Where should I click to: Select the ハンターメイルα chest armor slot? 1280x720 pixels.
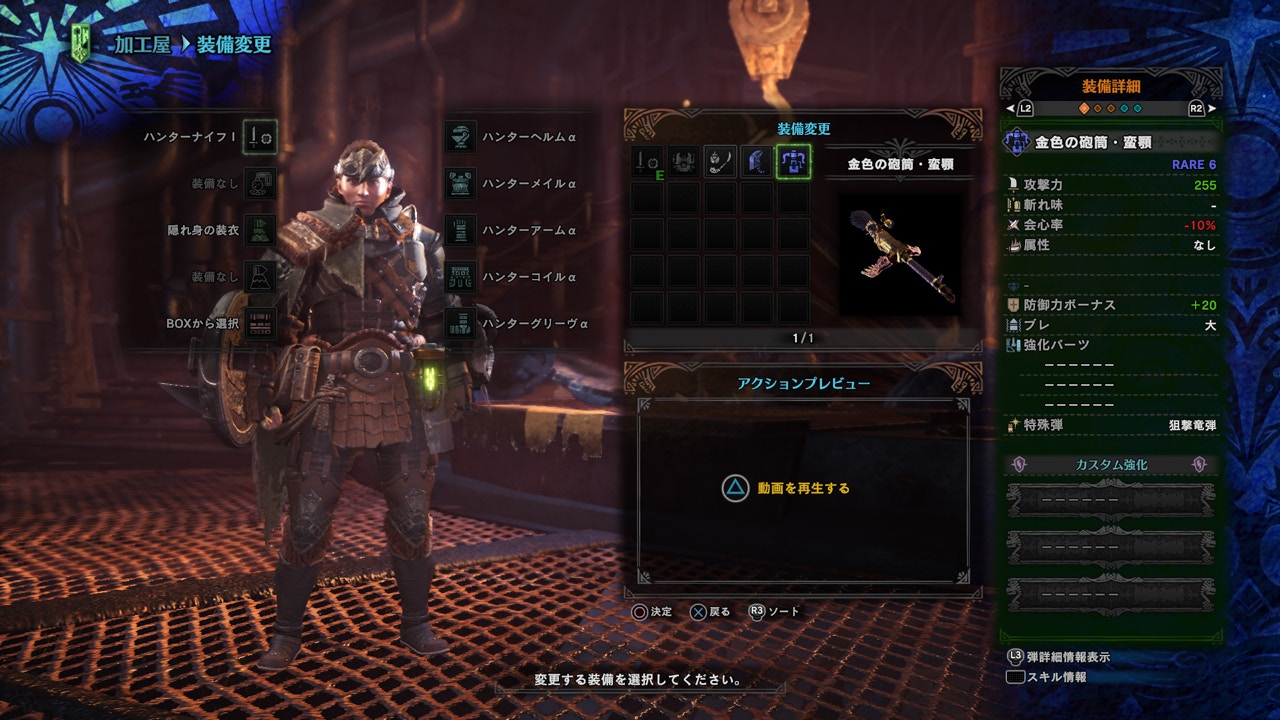point(460,184)
